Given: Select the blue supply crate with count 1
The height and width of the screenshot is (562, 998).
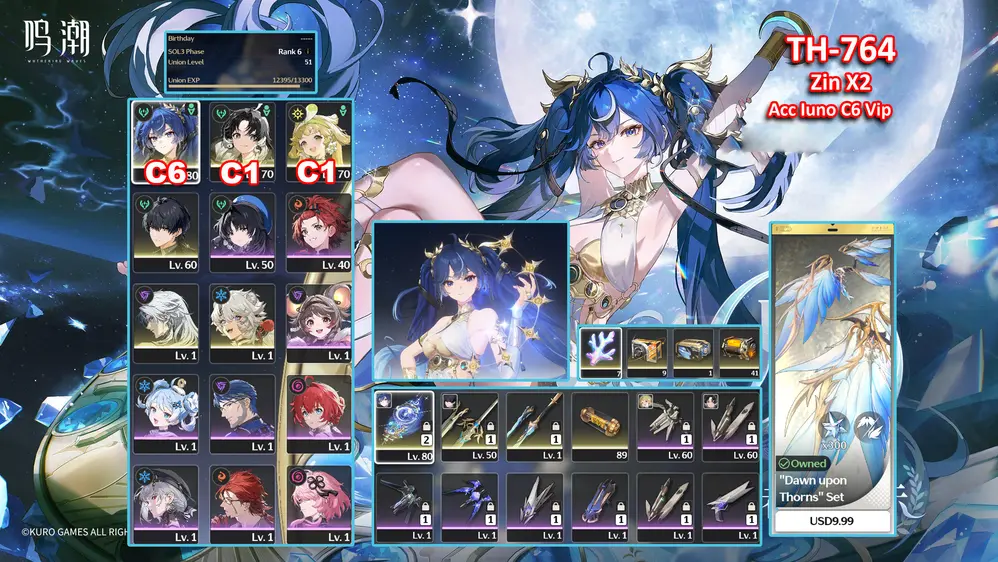Looking at the screenshot, I should click(x=693, y=352).
